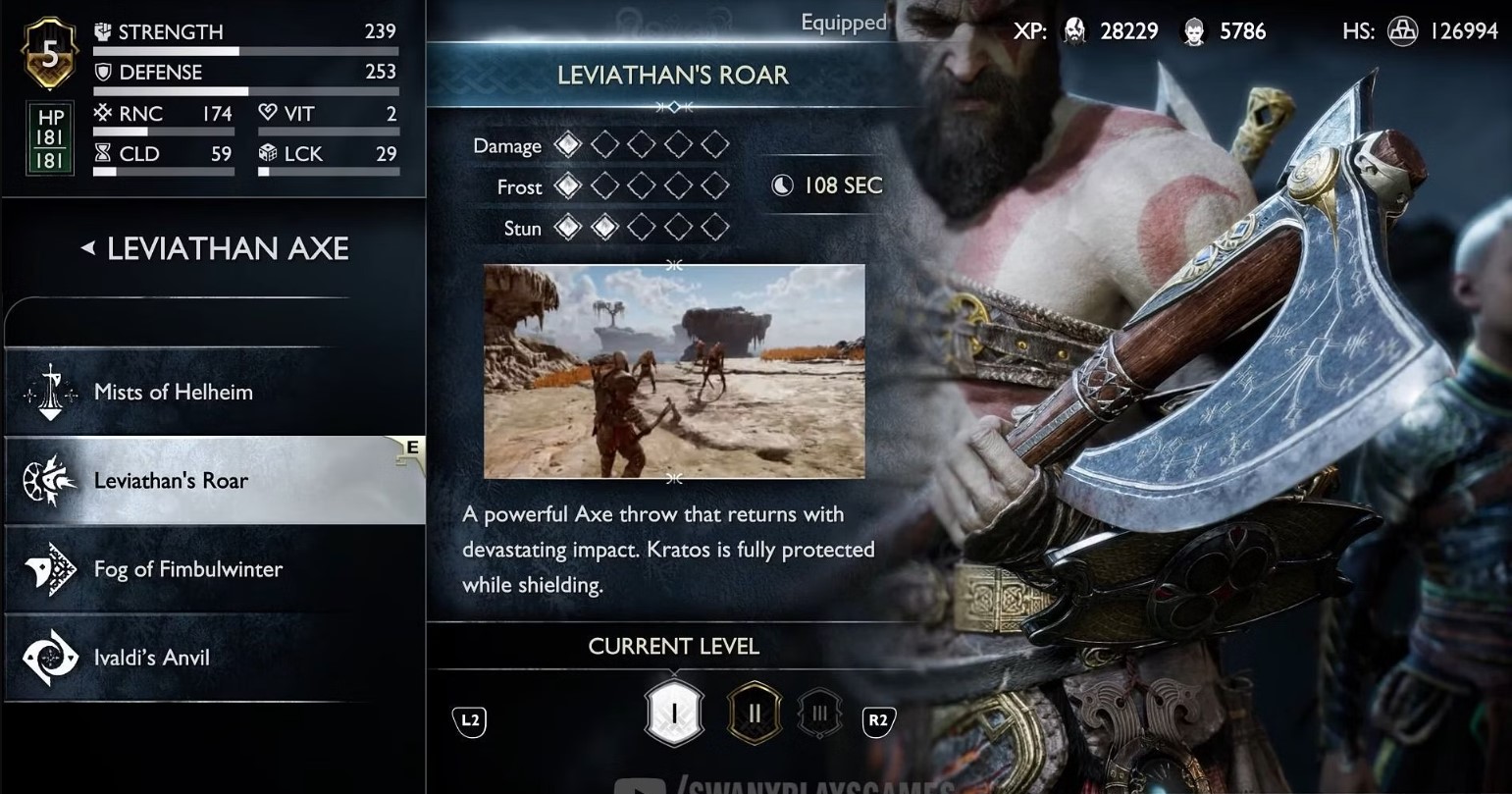Click the R2 next page control
This screenshot has width=1512, height=794.
pos(879,719)
